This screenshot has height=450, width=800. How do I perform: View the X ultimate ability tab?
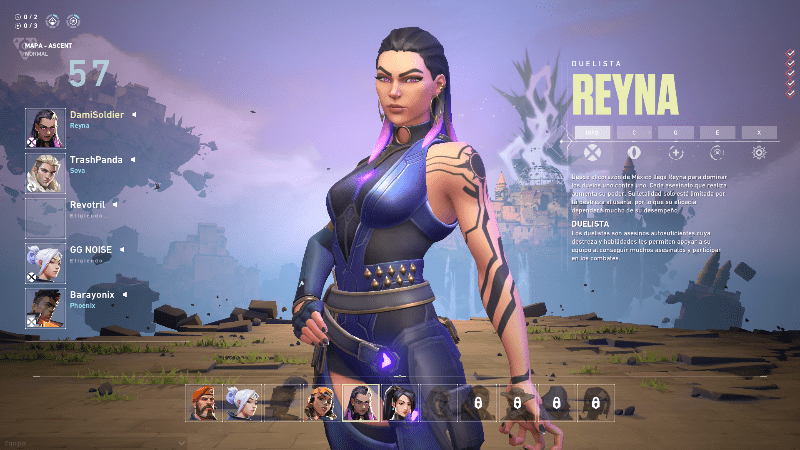point(759,131)
